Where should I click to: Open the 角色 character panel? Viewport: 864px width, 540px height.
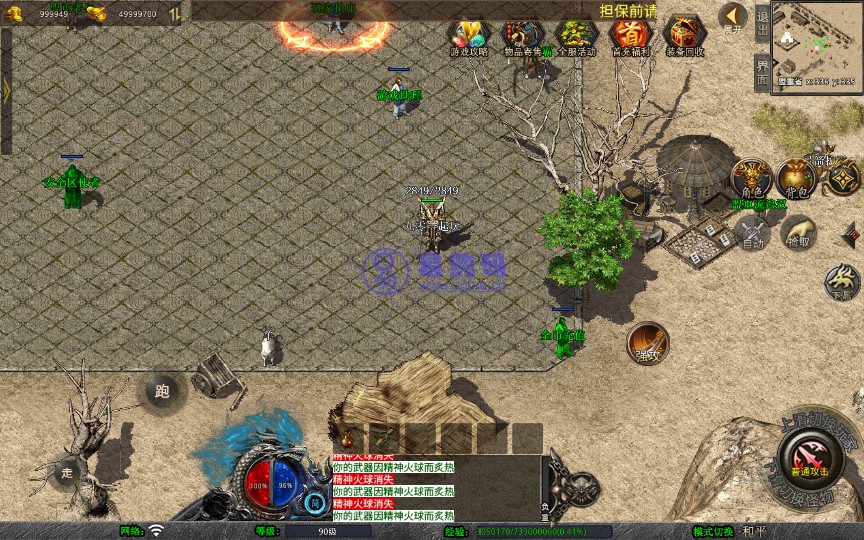click(750, 179)
